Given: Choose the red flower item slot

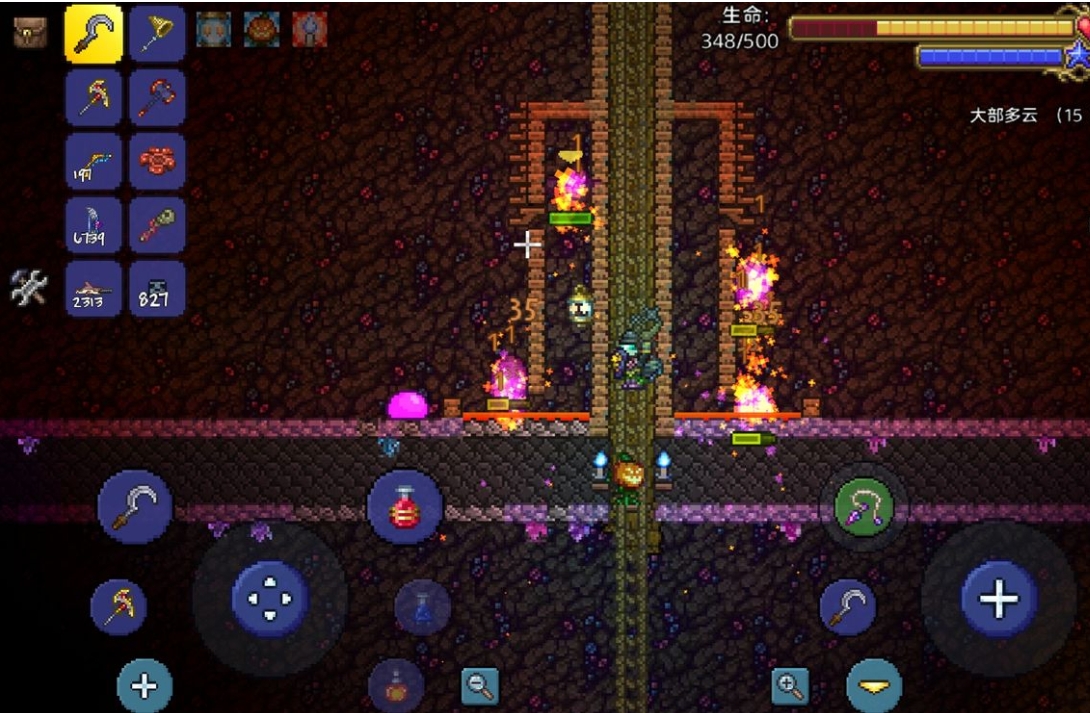Looking at the screenshot, I should tap(156, 161).
